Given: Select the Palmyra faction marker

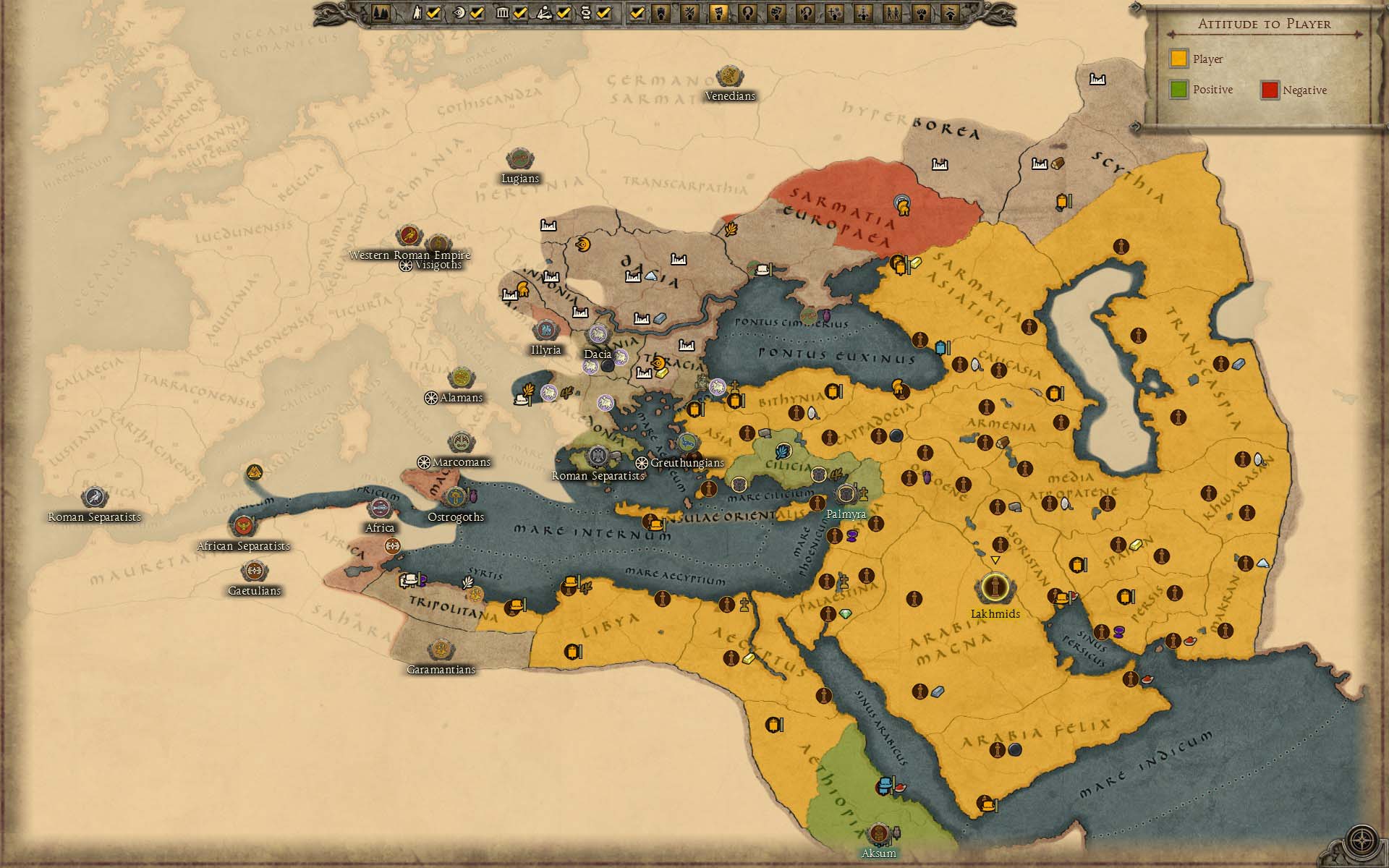Looking at the screenshot, I should [846, 495].
